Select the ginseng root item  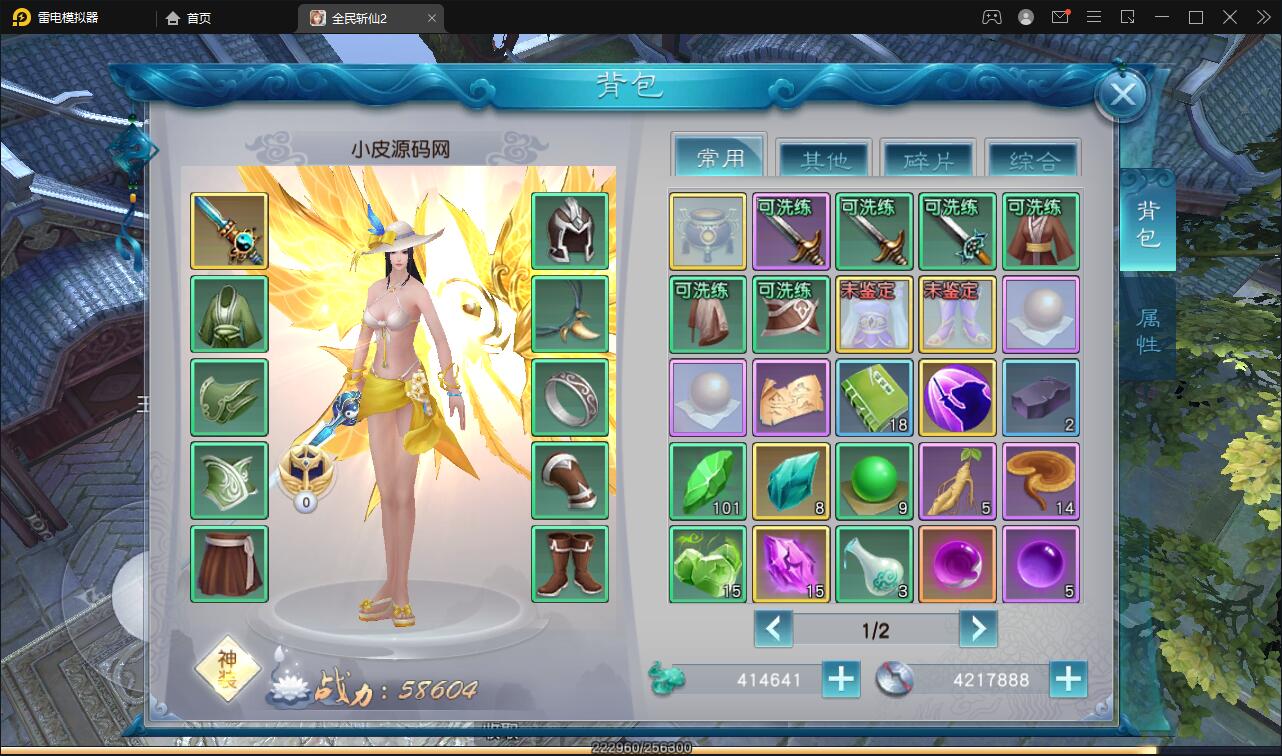(957, 481)
